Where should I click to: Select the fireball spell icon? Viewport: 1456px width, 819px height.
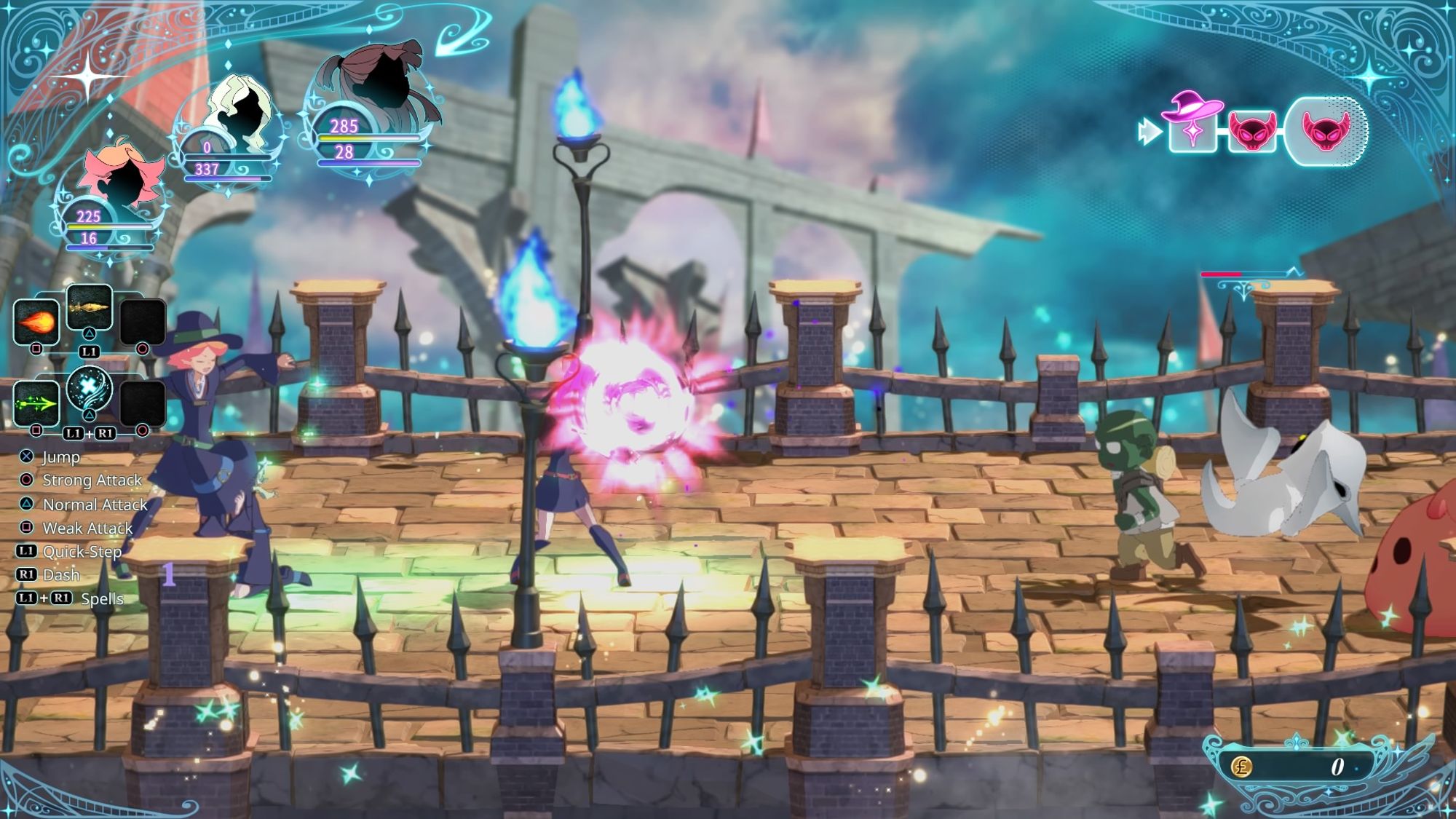(36, 321)
